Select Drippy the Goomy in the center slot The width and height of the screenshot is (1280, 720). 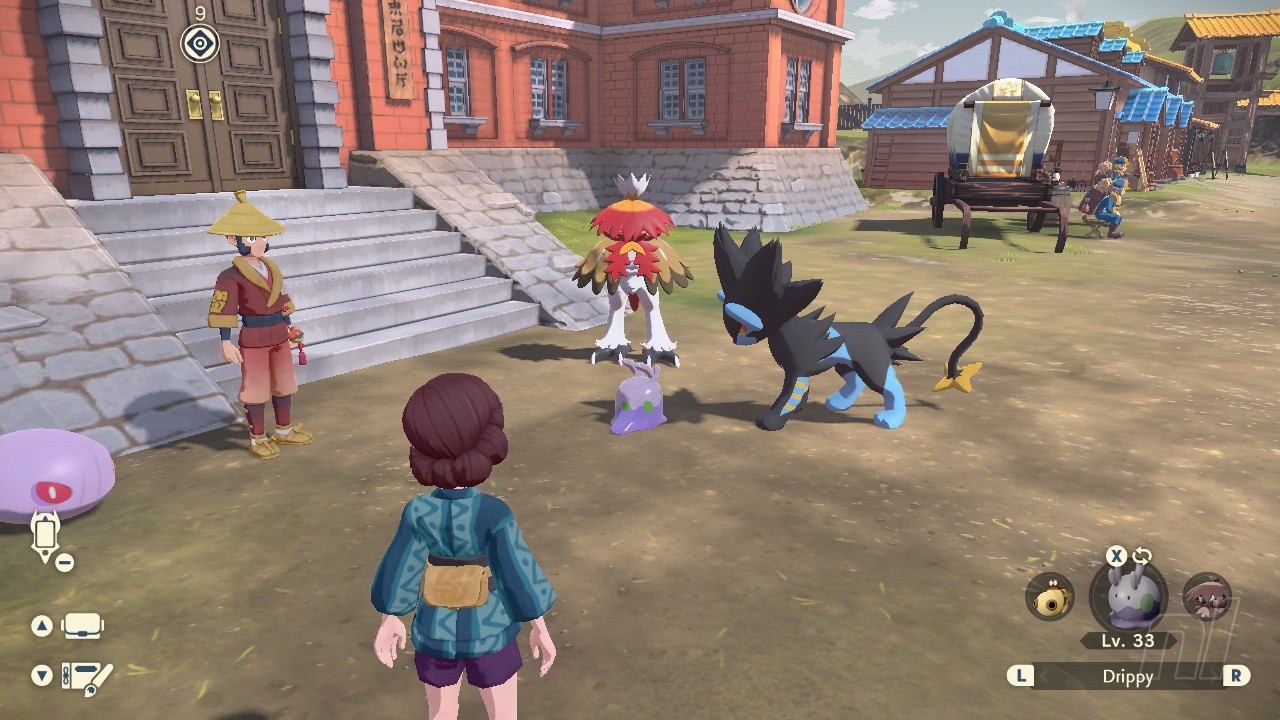pyautogui.click(x=1127, y=598)
